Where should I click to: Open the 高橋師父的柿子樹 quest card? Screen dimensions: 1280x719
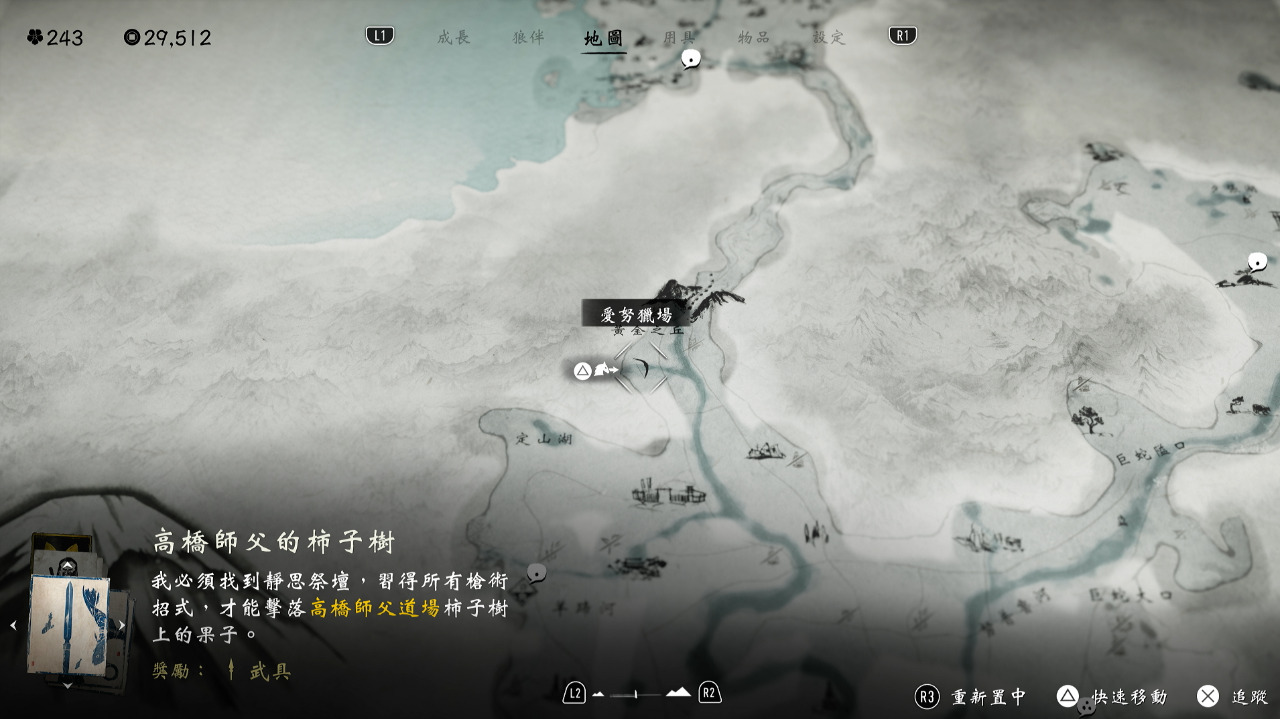coord(68,625)
